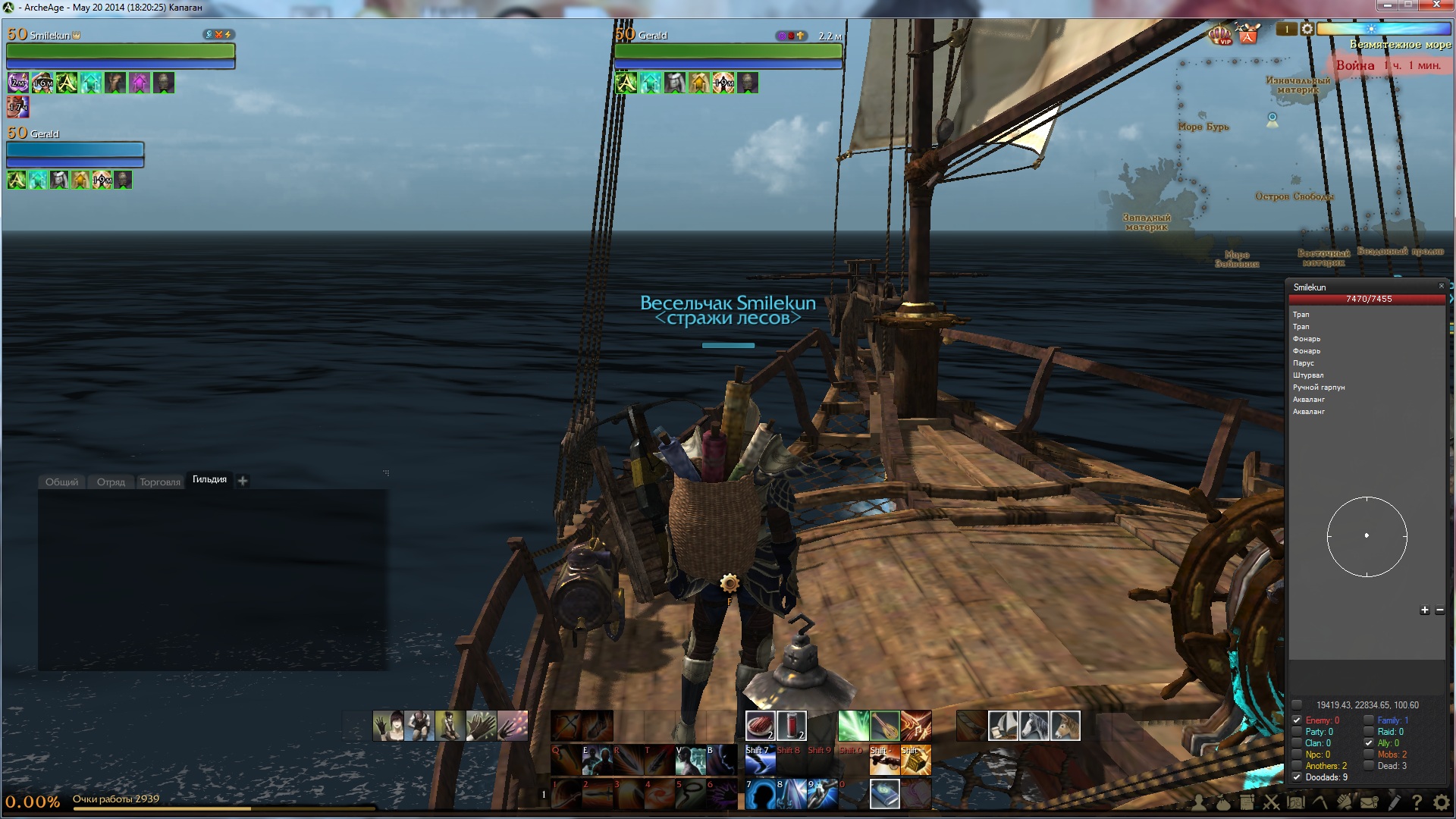Screen dimensions: 1456x819
Task: Uncheck the Doodads filter checkbox
Action: [x=1297, y=777]
